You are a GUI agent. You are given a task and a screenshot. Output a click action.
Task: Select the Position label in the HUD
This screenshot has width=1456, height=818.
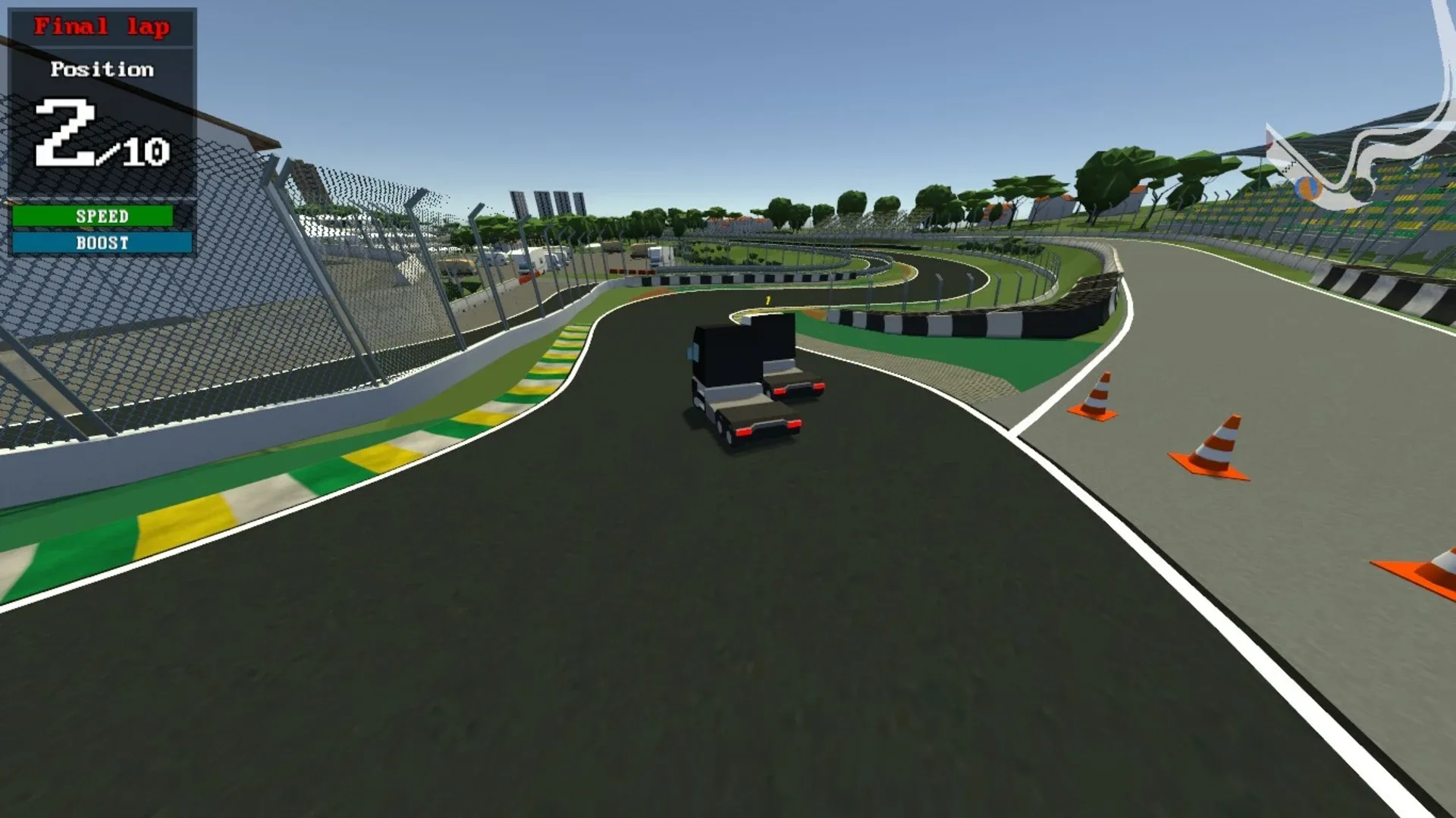click(102, 70)
